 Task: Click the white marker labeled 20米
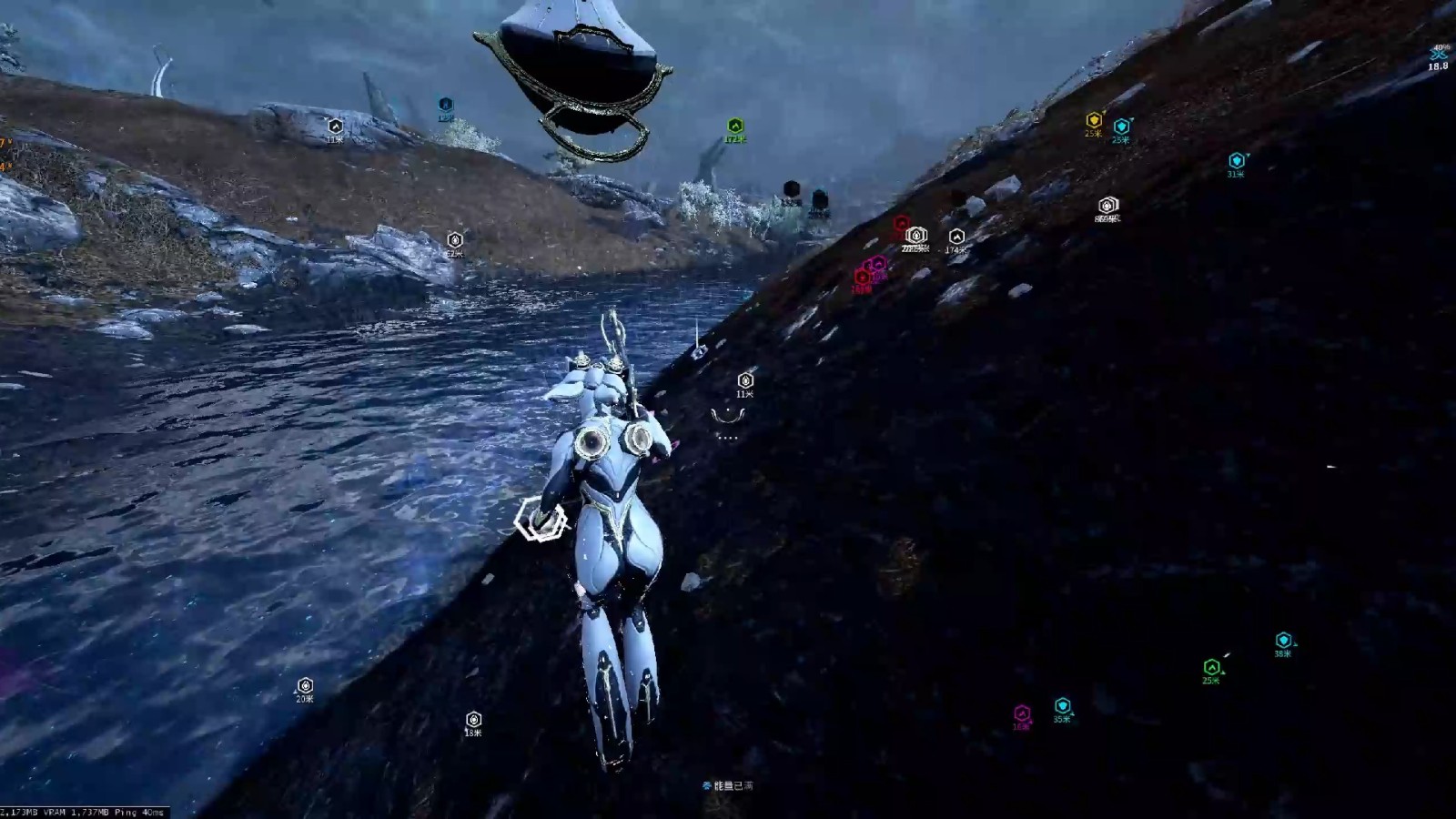click(305, 686)
